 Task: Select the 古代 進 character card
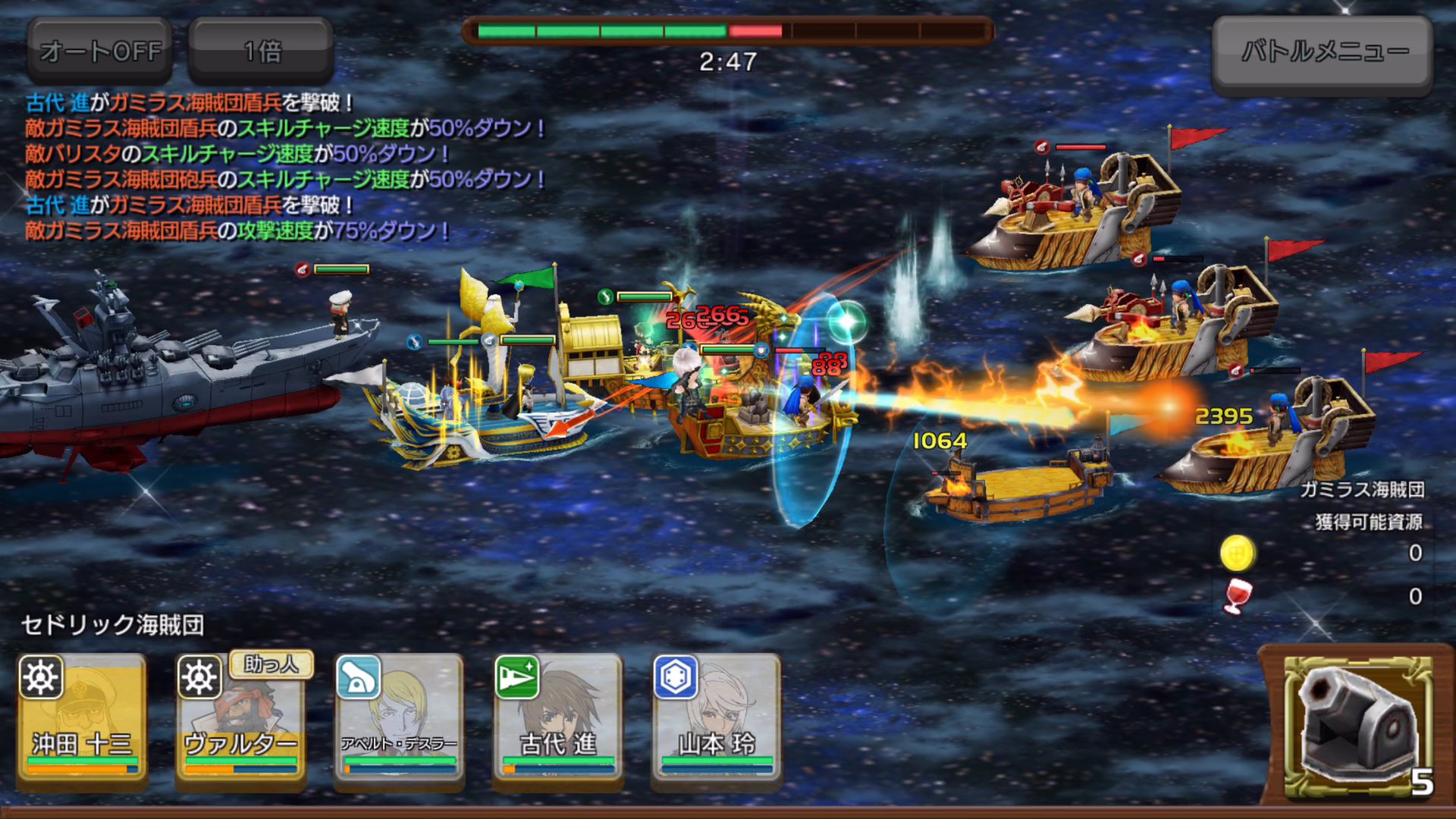(x=557, y=718)
